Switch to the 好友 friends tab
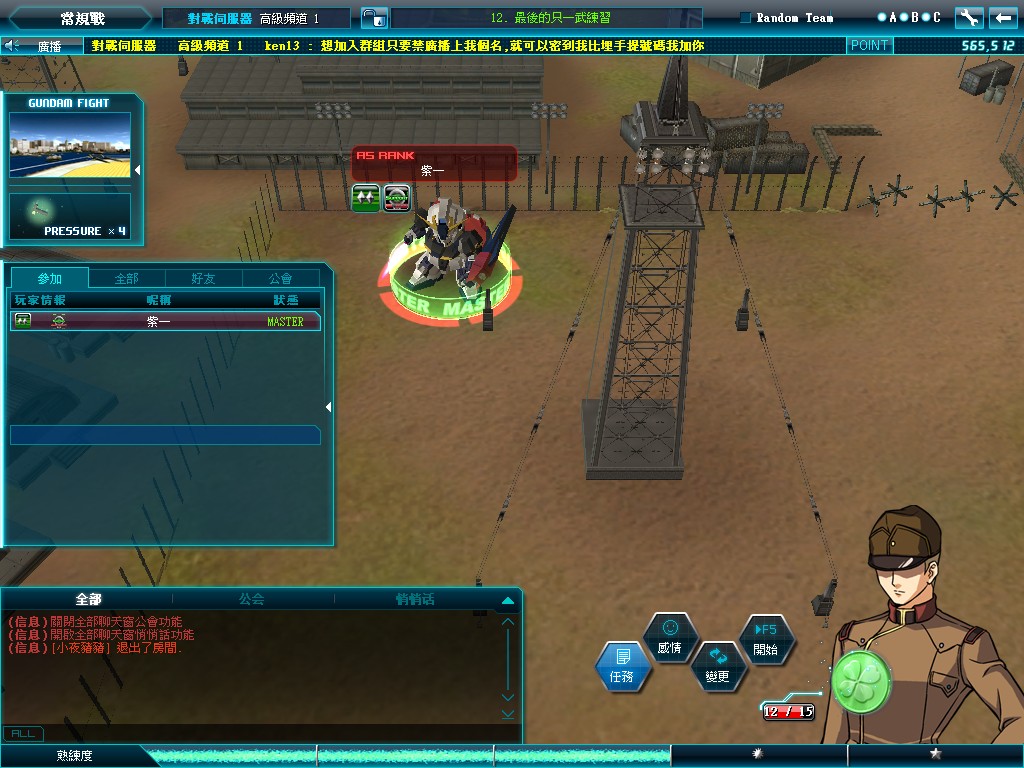The image size is (1024, 768). coord(203,278)
